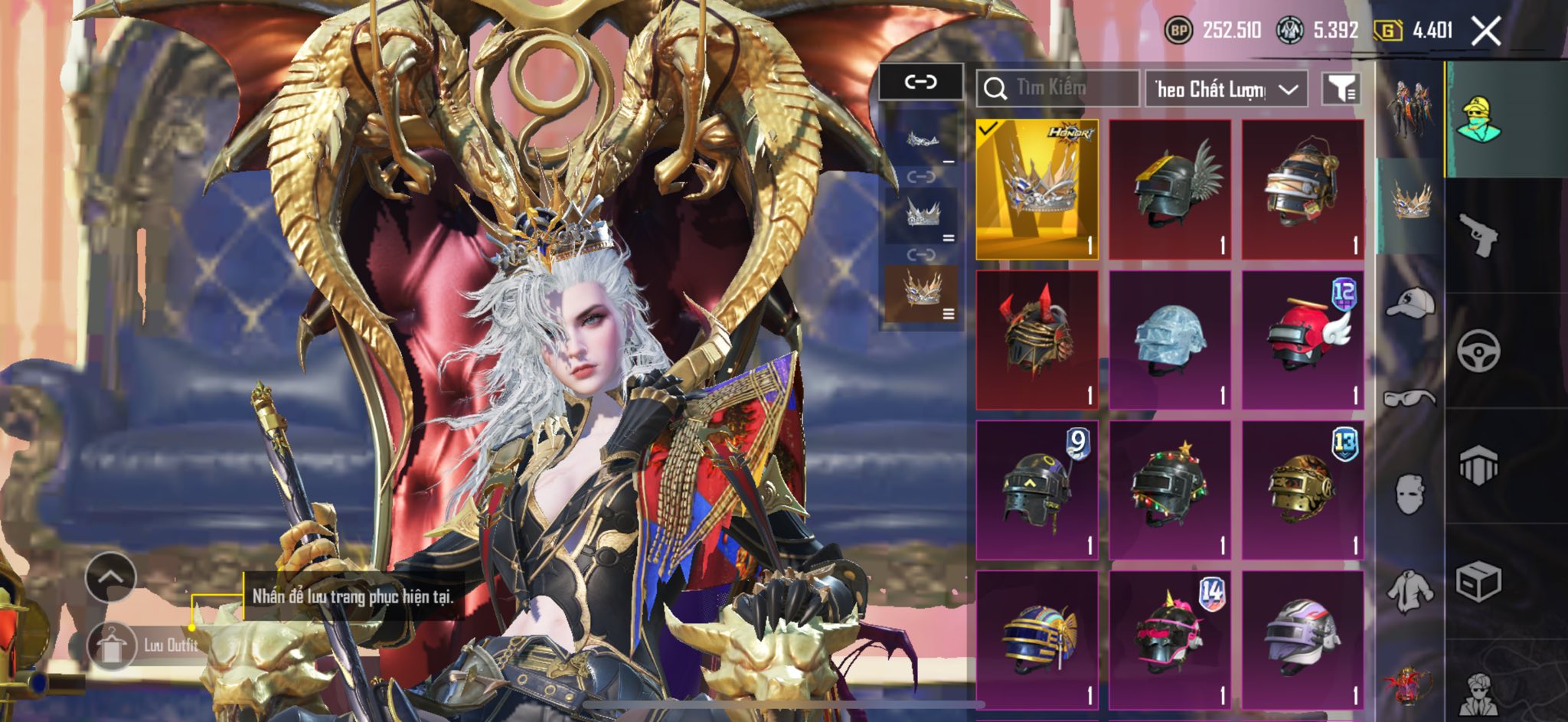The height and width of the screenshot is (722, 1568).
Task: Open the sort-by-quality dropdown
Action: 1226,90
